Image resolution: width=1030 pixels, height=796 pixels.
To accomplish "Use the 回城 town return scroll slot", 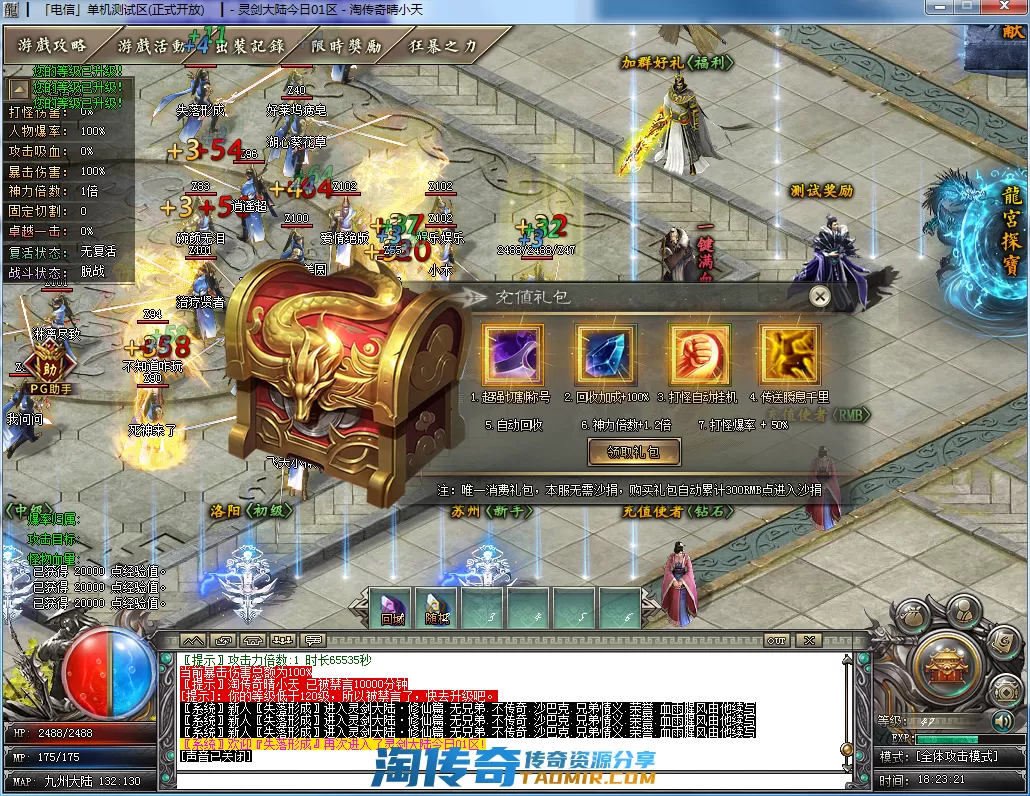I will point(391,608).
